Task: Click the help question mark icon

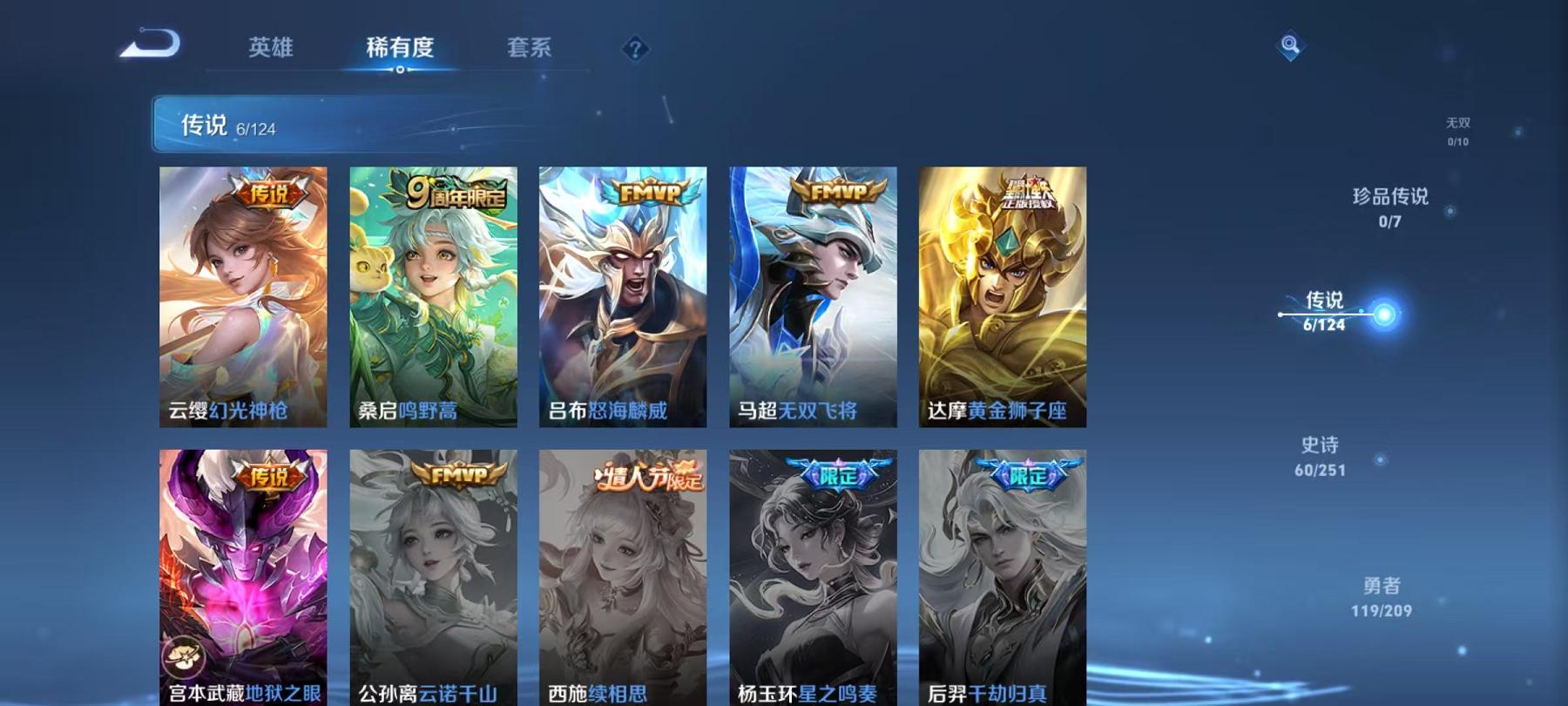Action: [x=637, y=48]
